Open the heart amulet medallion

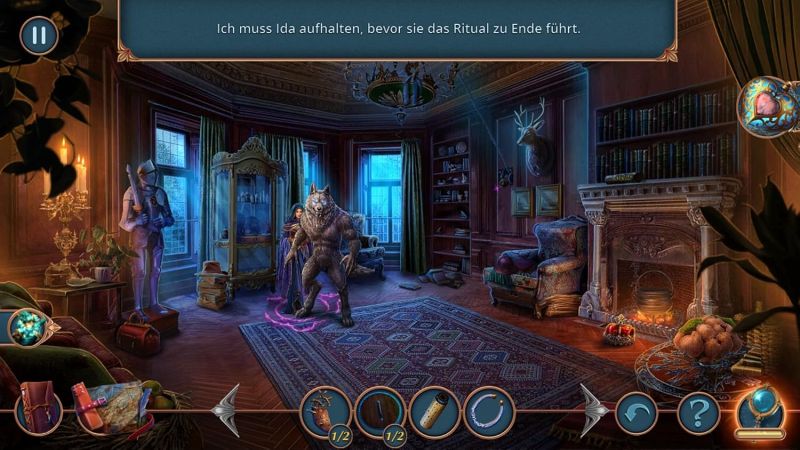(767, 107)
